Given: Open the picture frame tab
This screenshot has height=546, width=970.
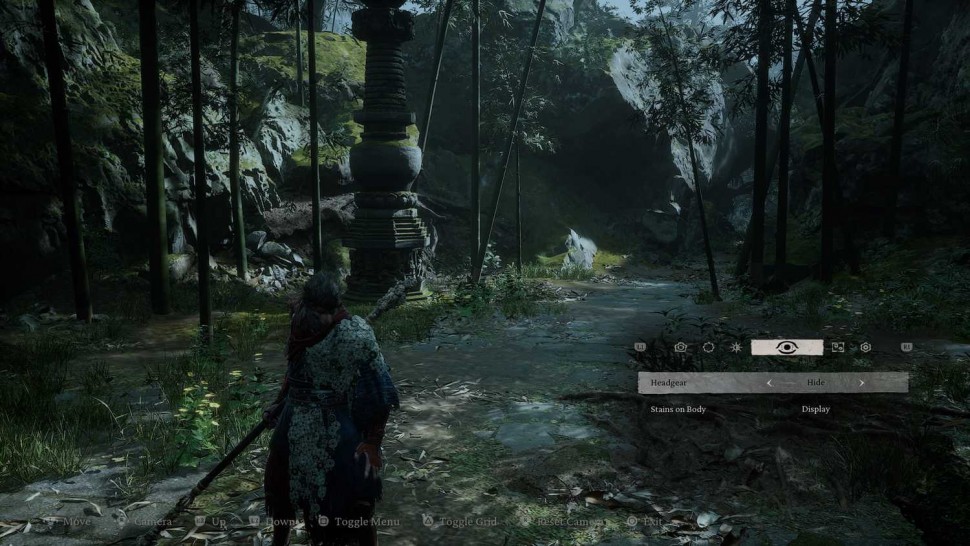Looking at the screenshot, I should [x=838, y=347].
